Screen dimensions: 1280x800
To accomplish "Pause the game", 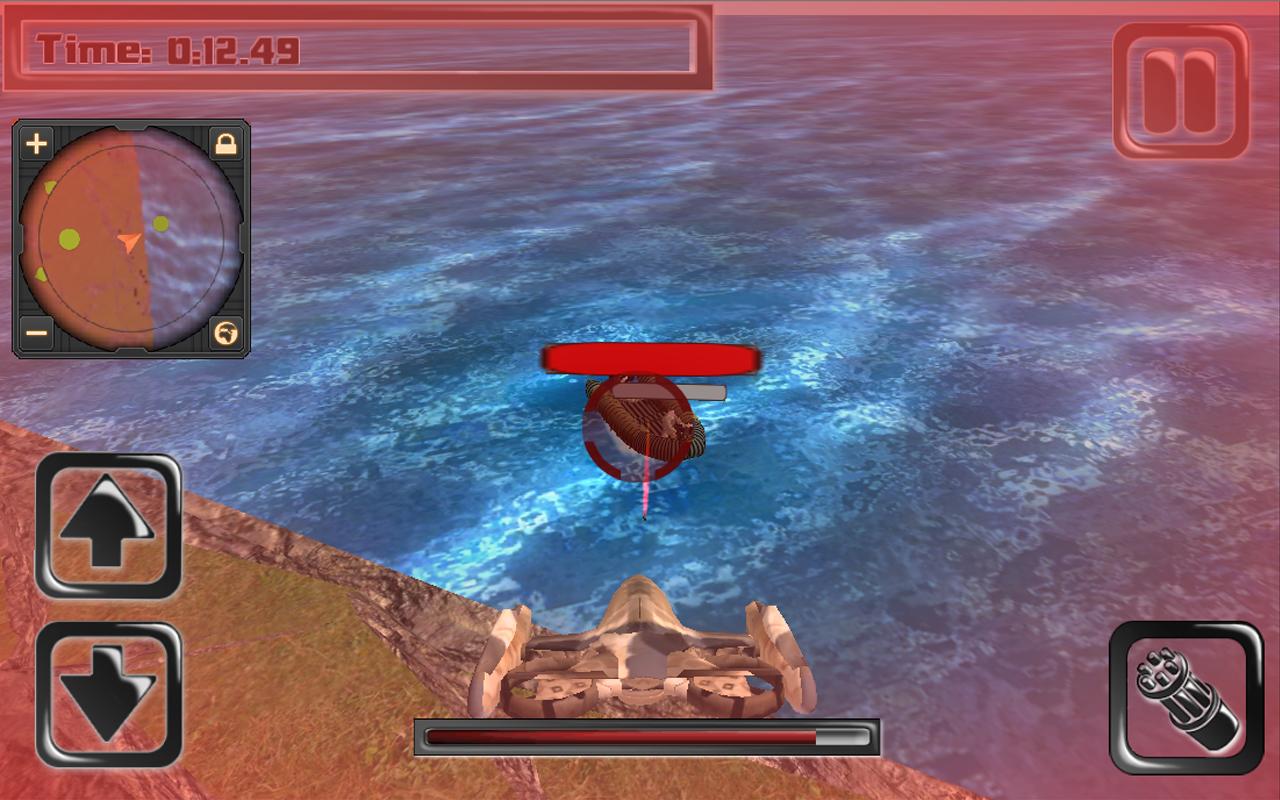I will point(1181,91).
